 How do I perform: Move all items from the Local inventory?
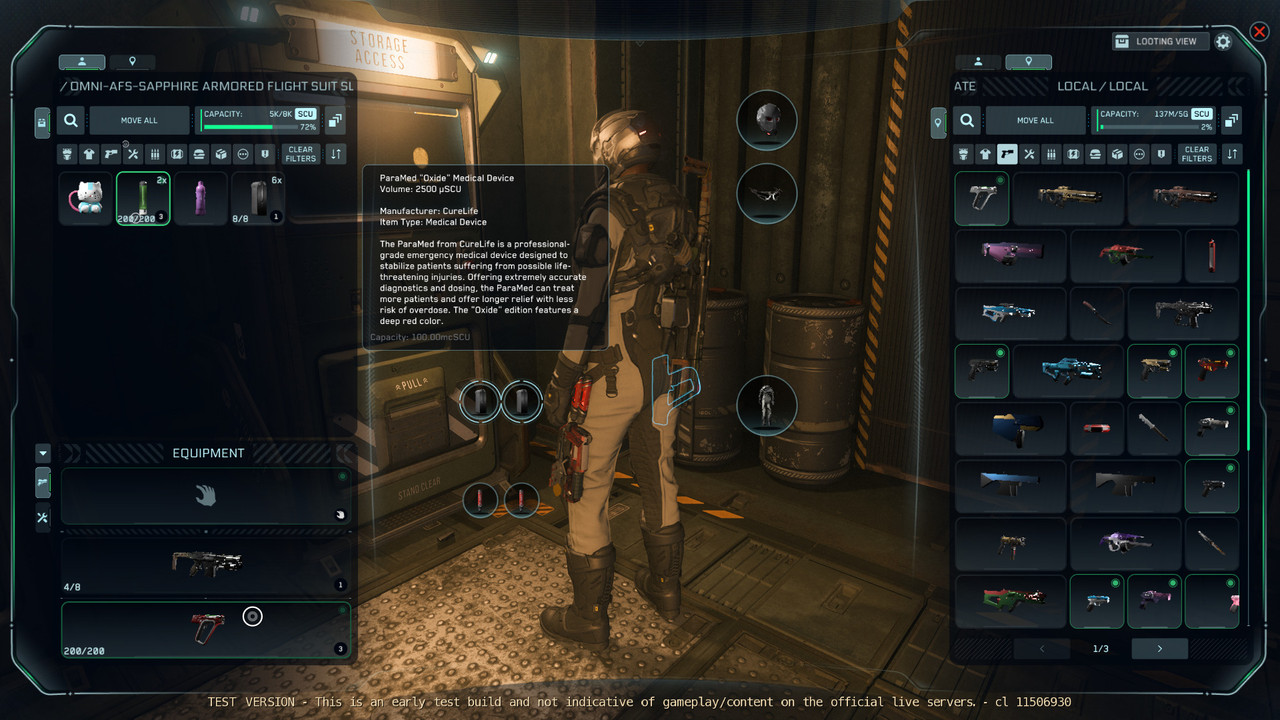(1035, 120)
